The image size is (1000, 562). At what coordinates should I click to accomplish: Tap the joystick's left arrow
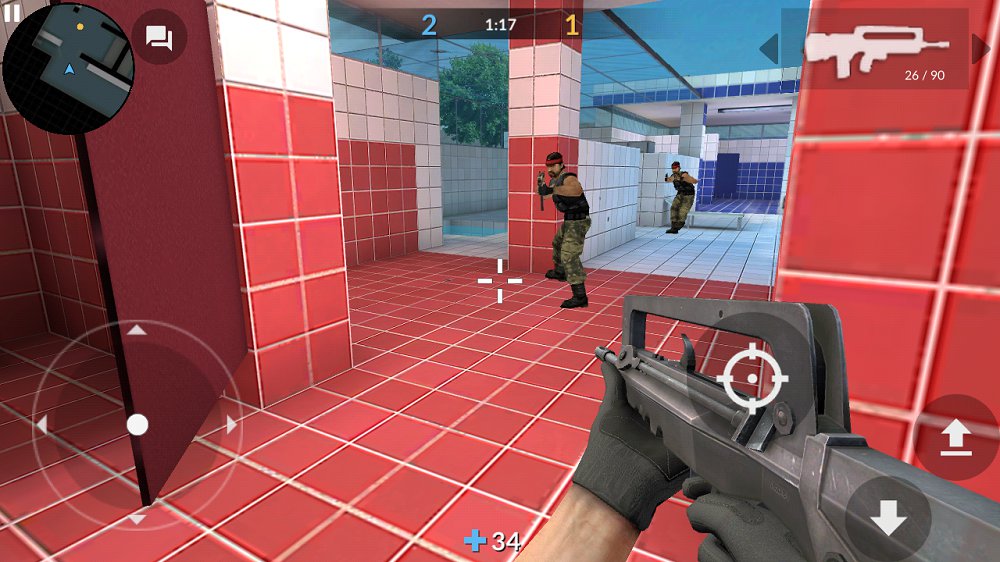click(x=42, y=425)
